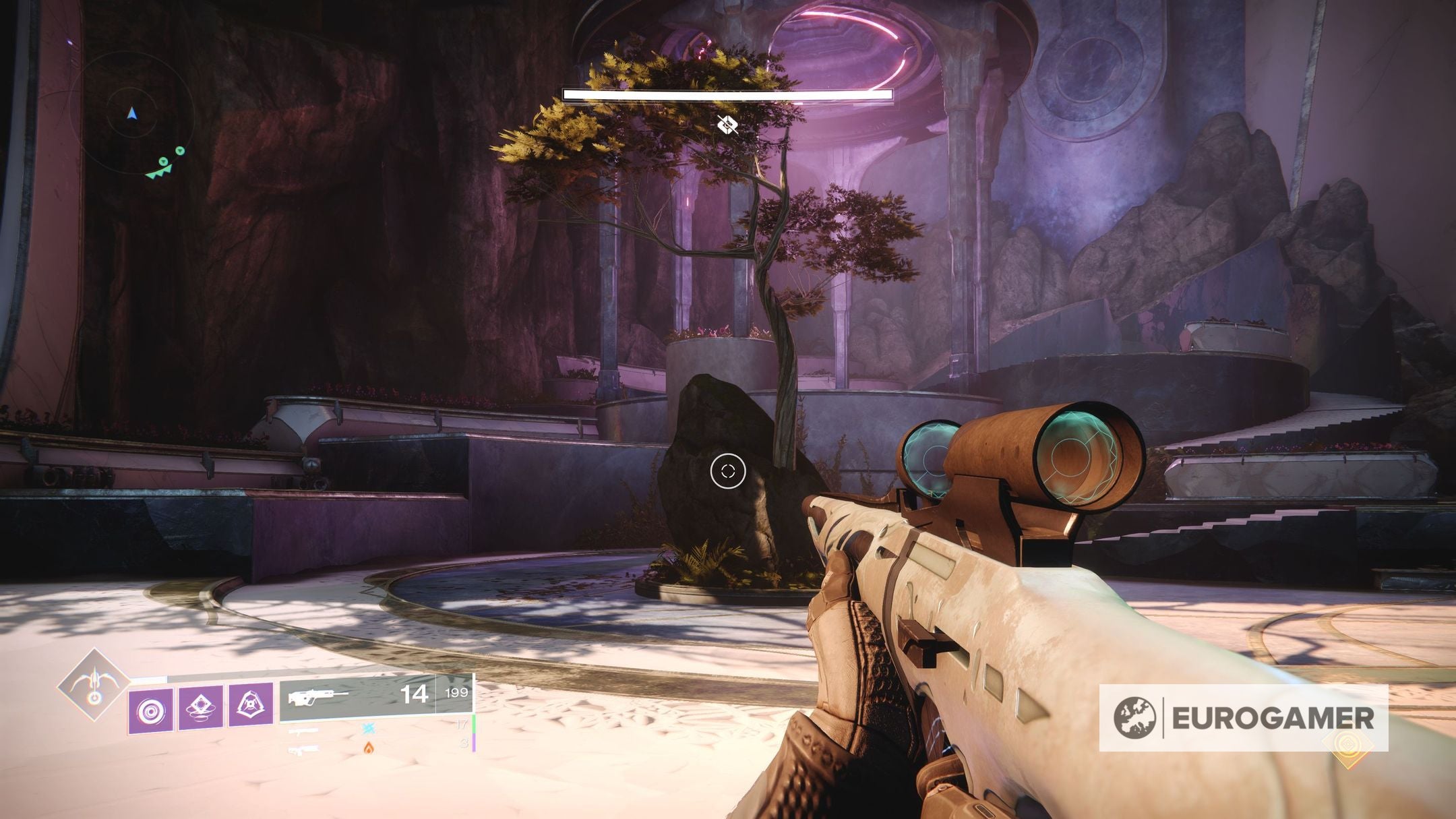Use the vortex grenade ability icon

point(151,710)
